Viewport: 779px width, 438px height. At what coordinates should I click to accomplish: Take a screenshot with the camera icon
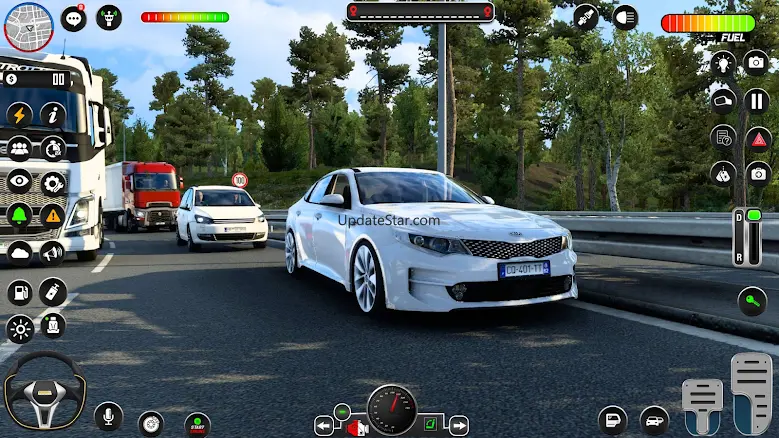757,63
